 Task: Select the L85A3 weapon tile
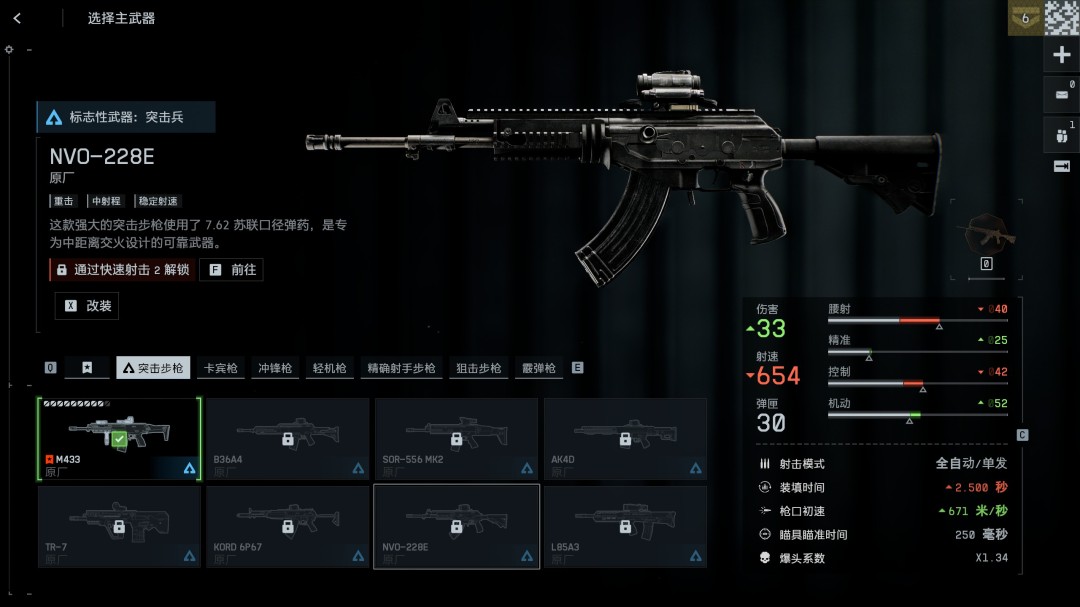(625, 526)
